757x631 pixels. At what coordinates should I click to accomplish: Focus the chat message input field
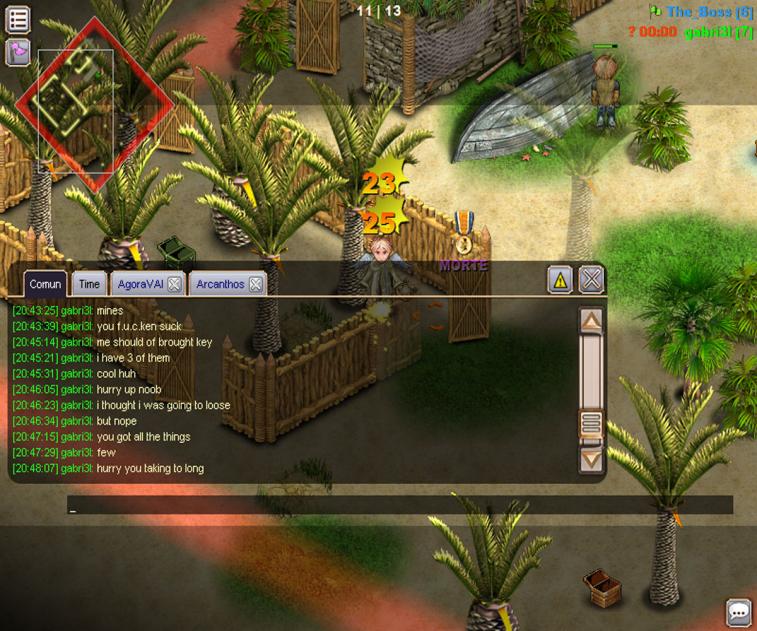[x=400, y=505]
